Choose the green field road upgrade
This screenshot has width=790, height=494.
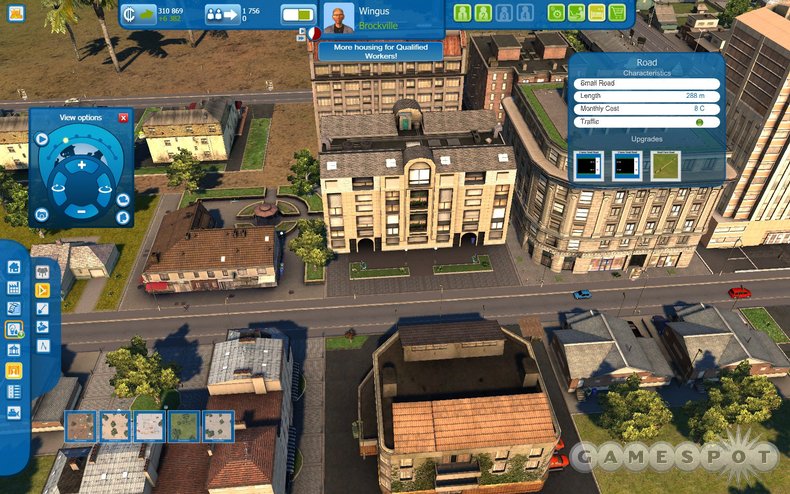(x=666, y=165)
